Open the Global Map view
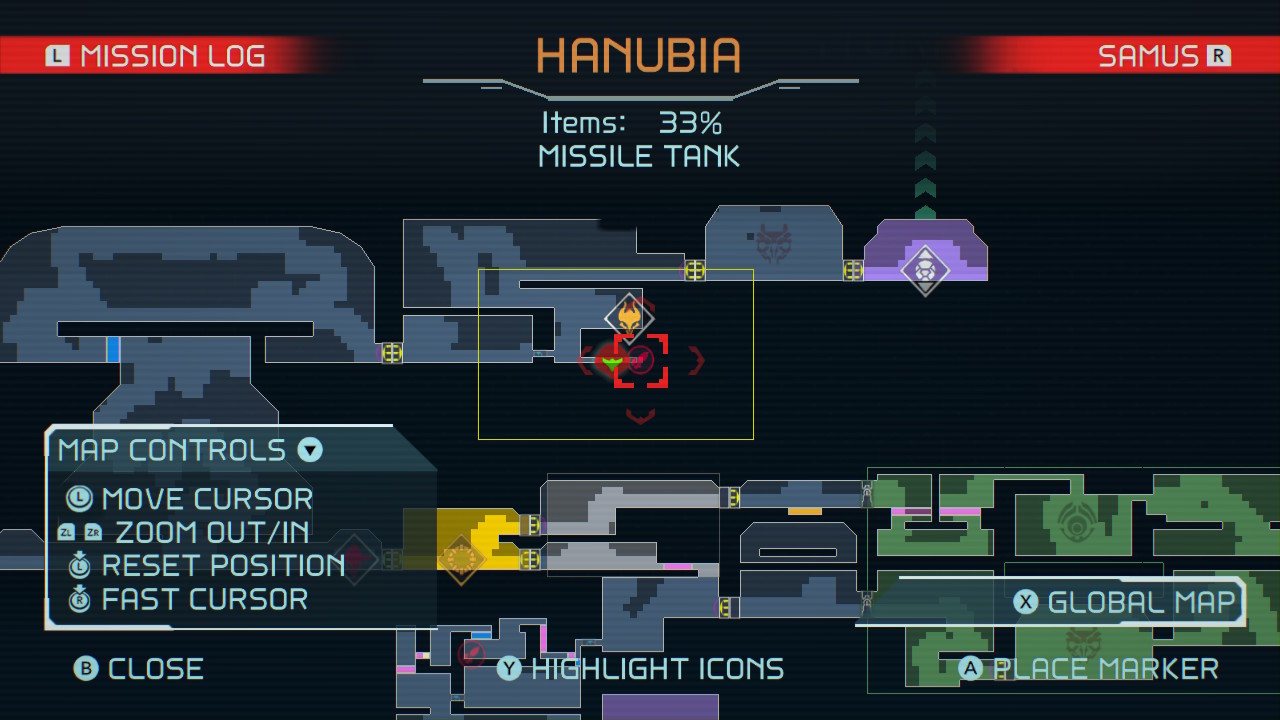The image size is (1280, 720). click(1130, 602)
